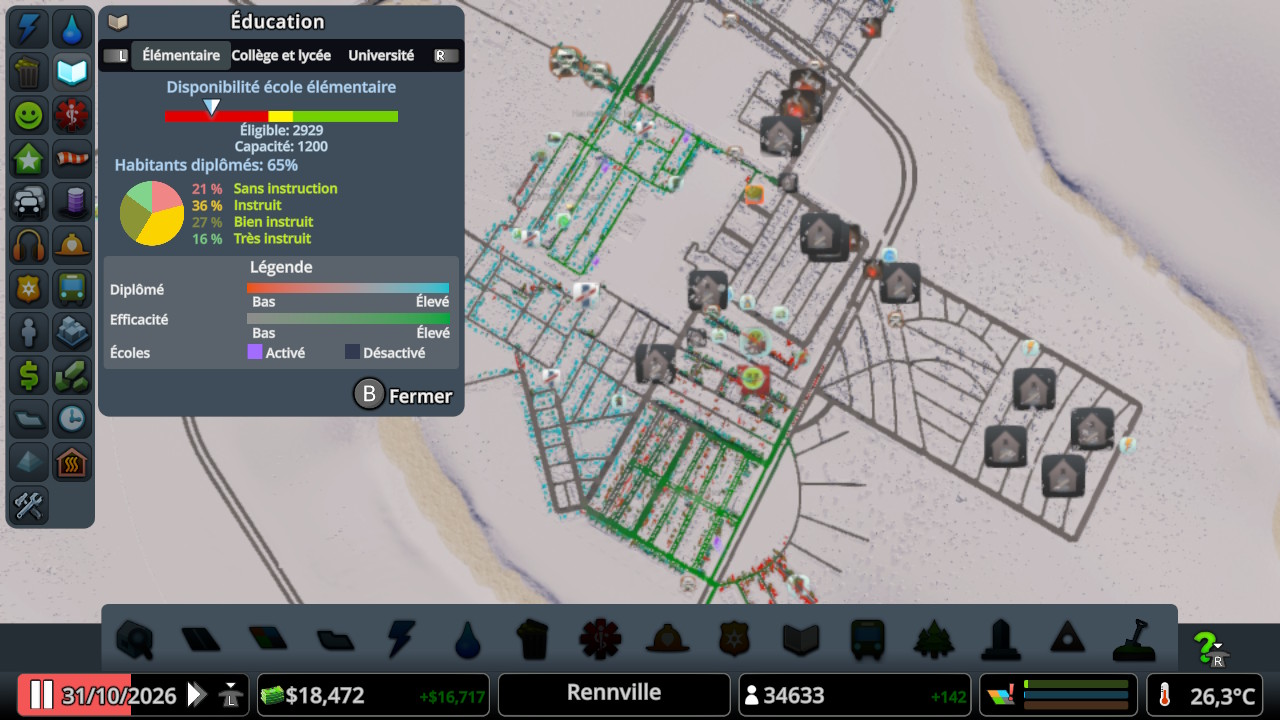This screenshot has height=720, width=1280.
Task: Show the fire helmet safety overlay
Action: tap(71, 244)
